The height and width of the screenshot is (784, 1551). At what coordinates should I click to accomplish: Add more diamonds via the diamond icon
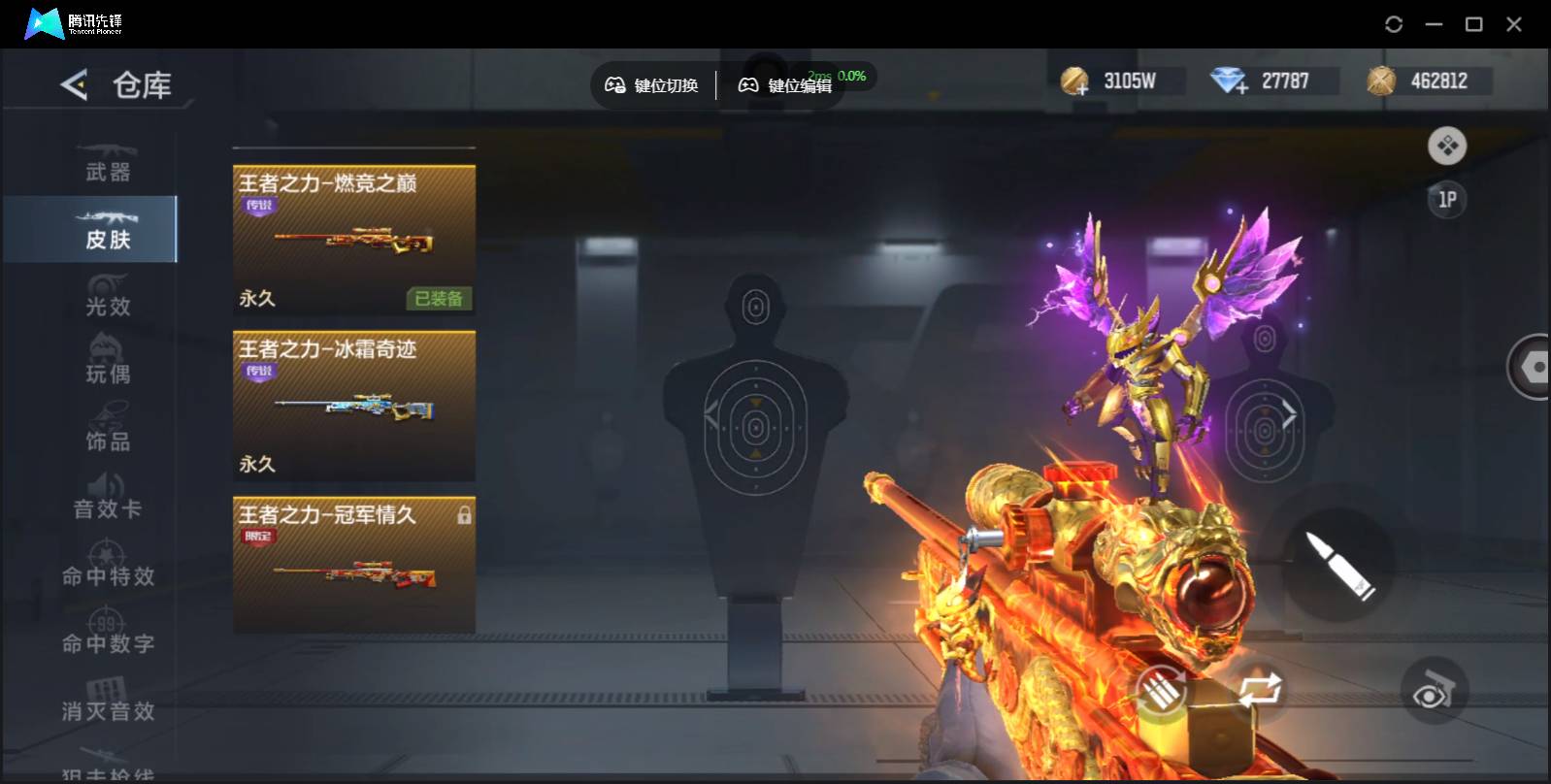tap(1229, 82)
